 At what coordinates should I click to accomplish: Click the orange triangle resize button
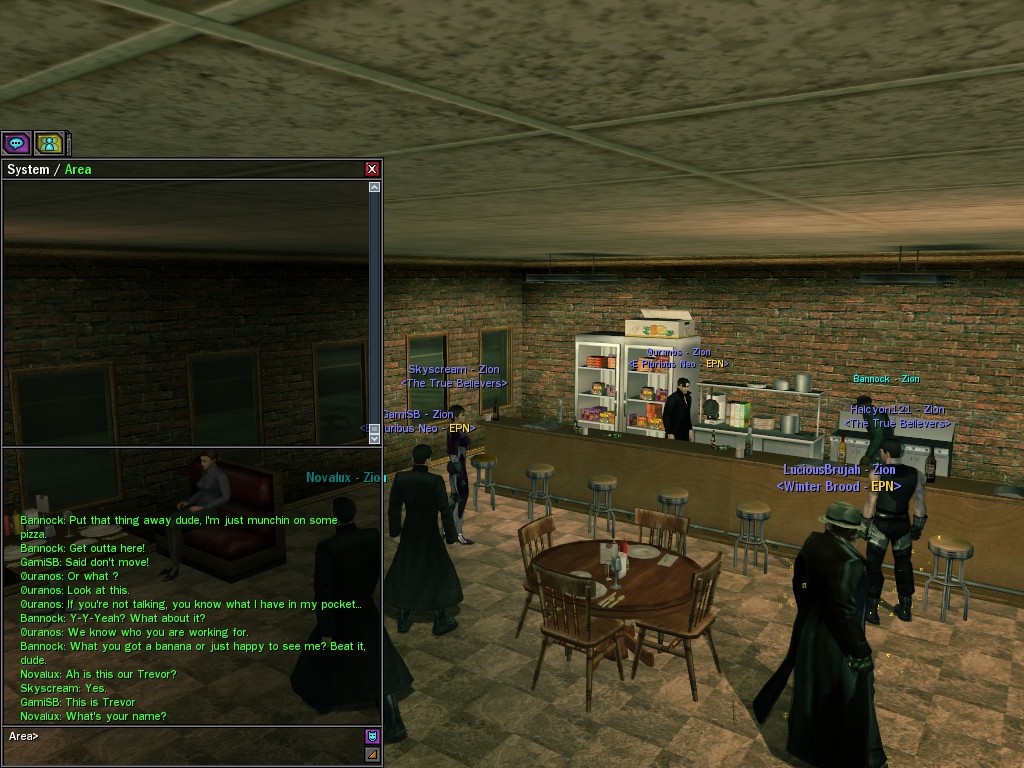point(372,754)
